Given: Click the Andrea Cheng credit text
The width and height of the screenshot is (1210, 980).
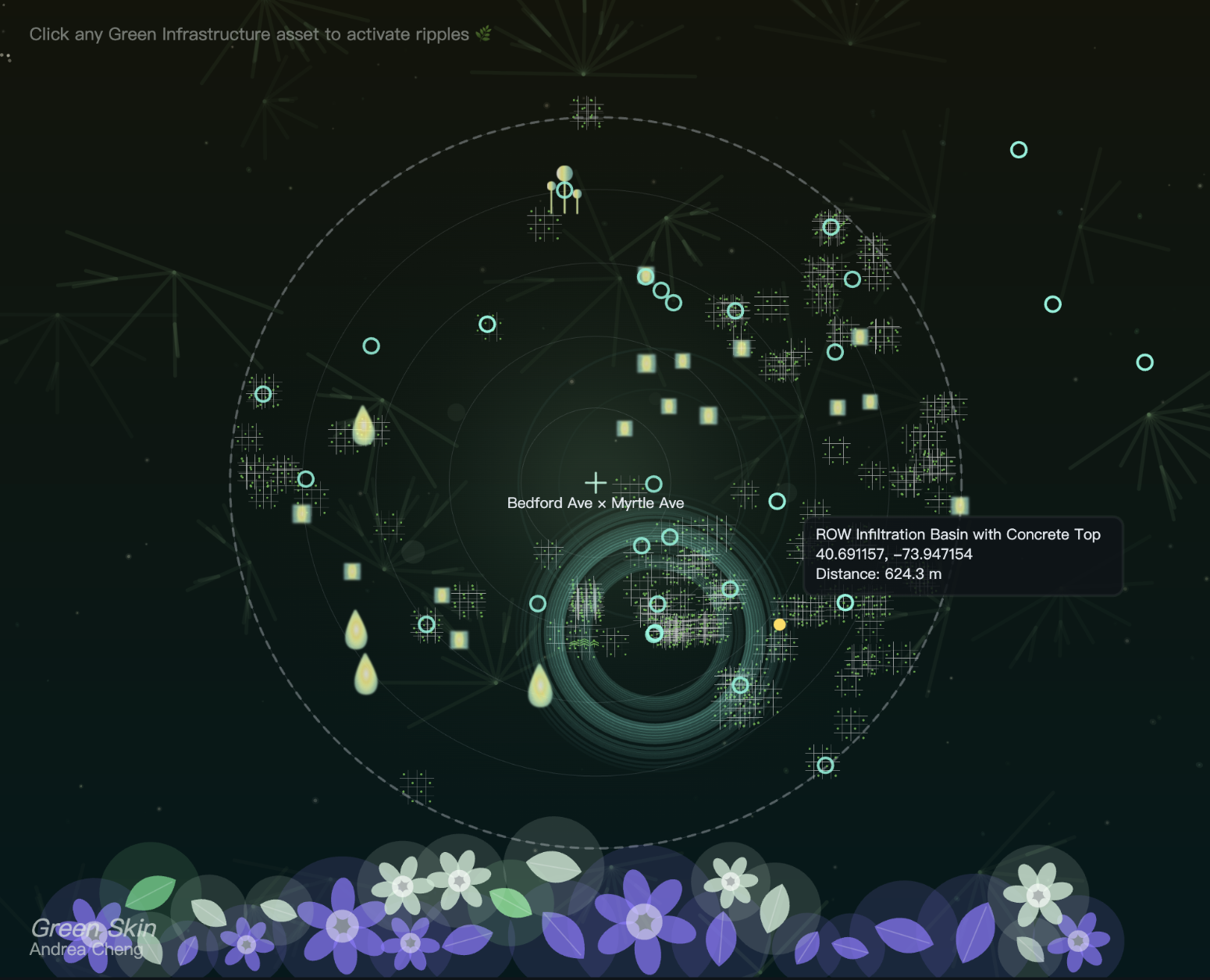Looking at the screenshot, I should [x=84, y=949].
